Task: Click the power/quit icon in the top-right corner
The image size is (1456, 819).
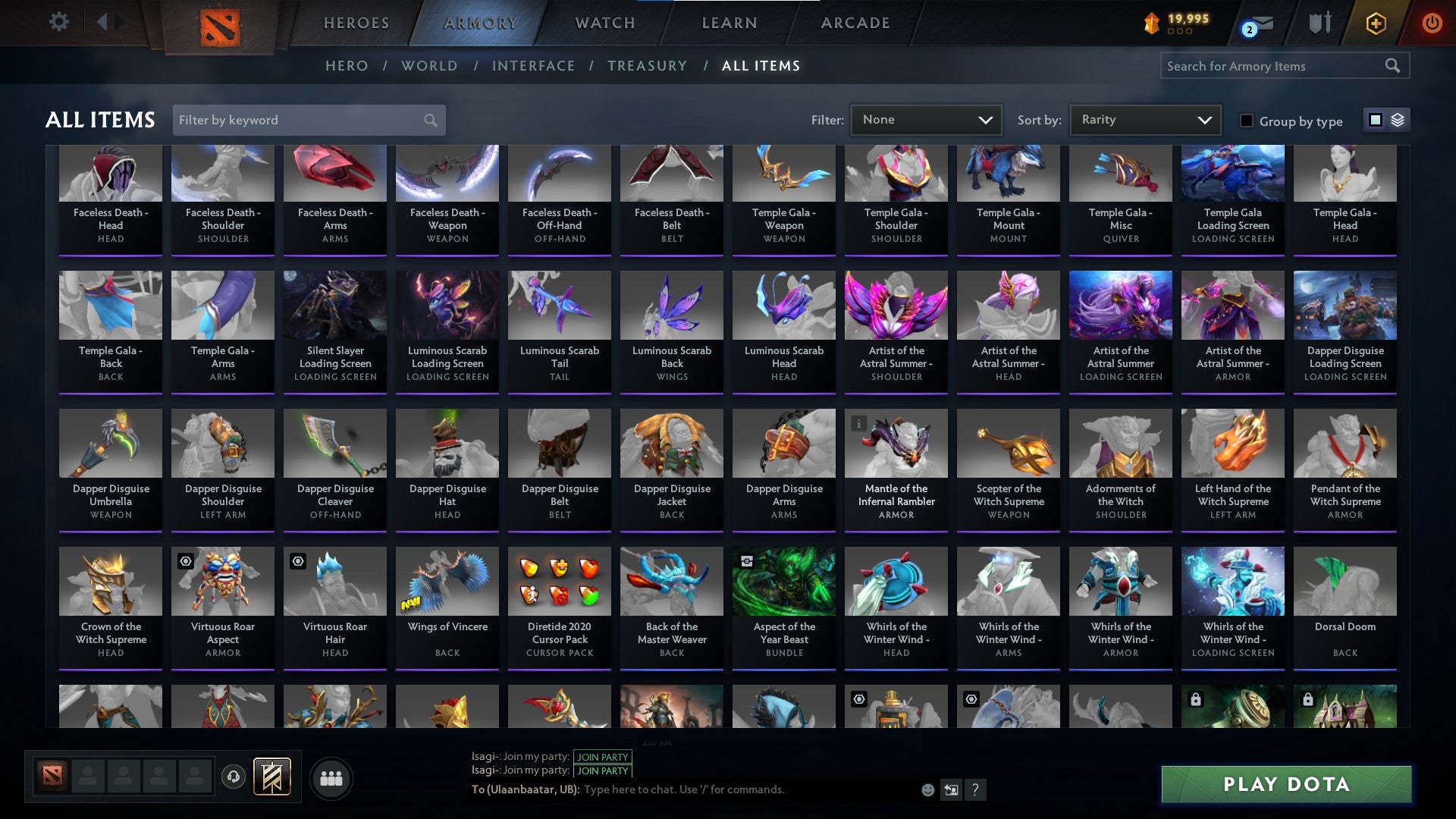Action: pyautogui.click(x=1432, y=22)
